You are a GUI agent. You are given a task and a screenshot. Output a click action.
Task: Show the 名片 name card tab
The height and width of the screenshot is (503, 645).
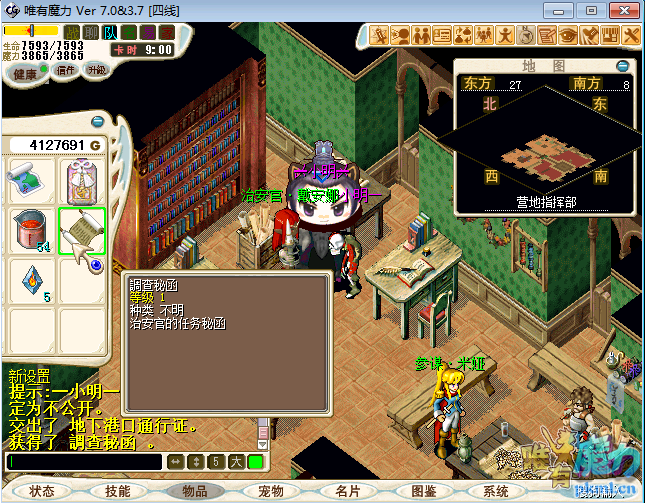coord(347,491)
